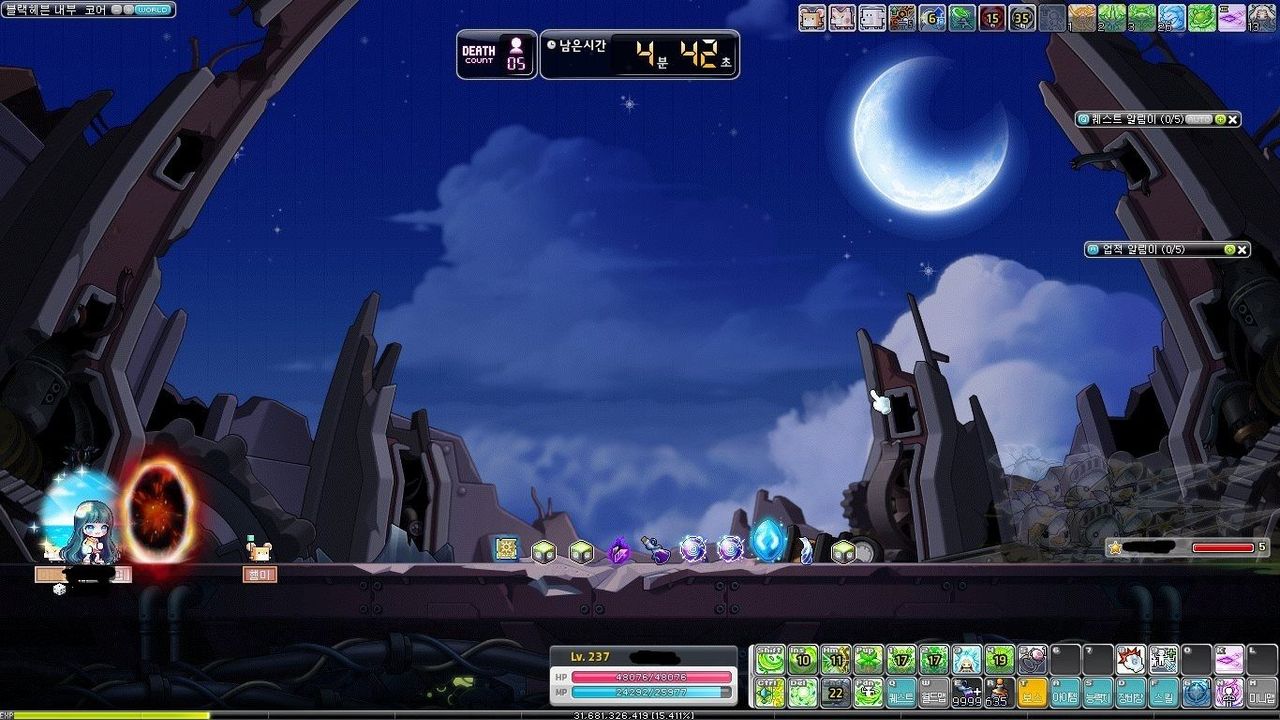
Task: Toggle AUTO on the quest tracker
Action: (x=1198, y=119)
